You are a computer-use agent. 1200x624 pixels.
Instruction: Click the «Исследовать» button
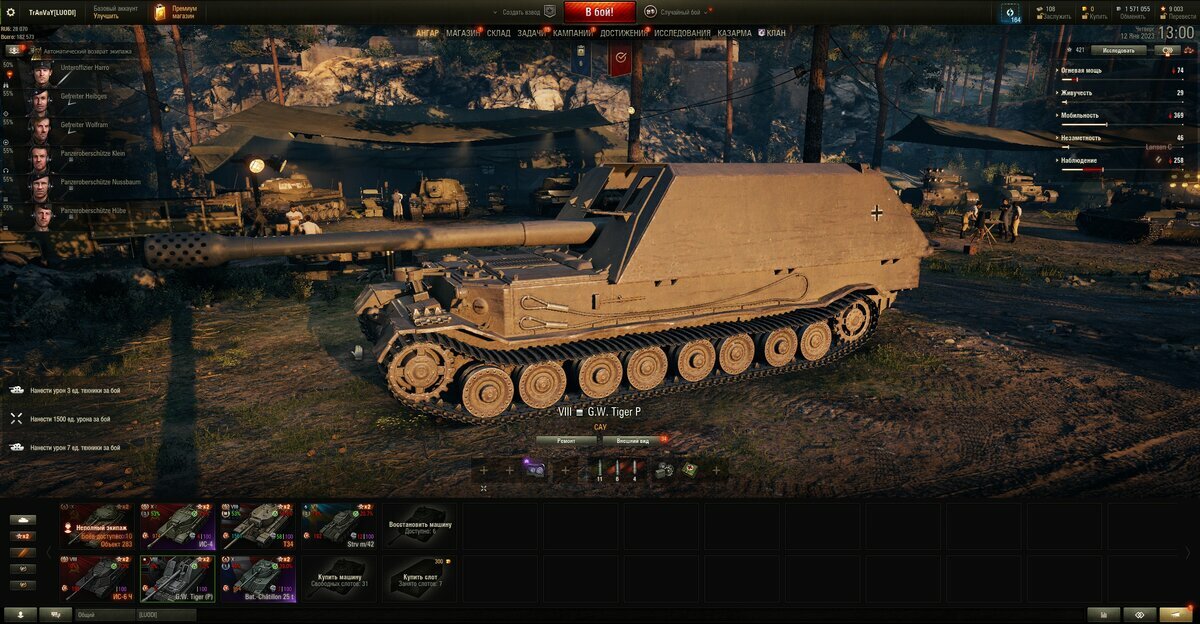(x=1118, y=49)
